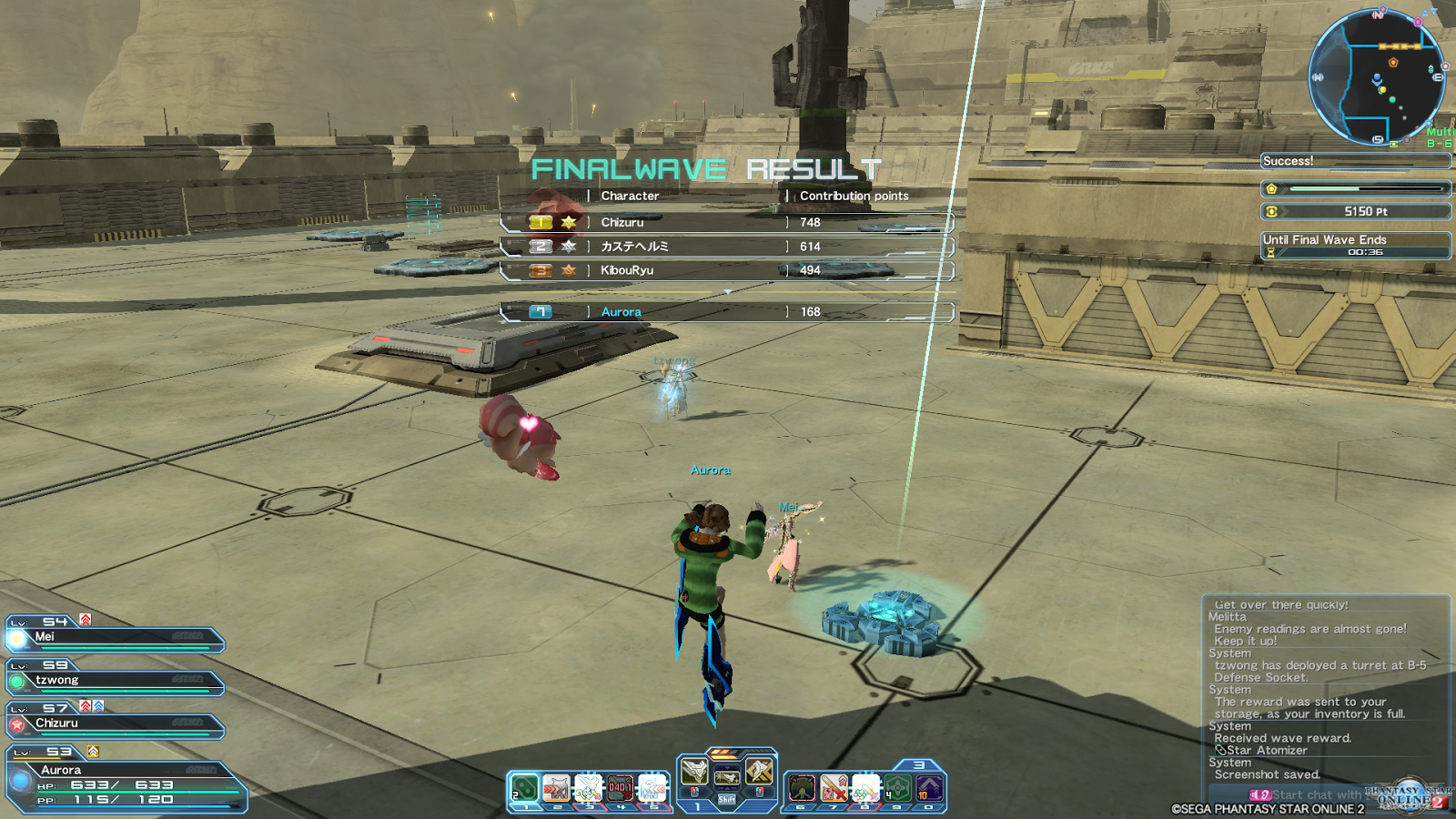Select party member tzwong's status panel

point(115,682)
